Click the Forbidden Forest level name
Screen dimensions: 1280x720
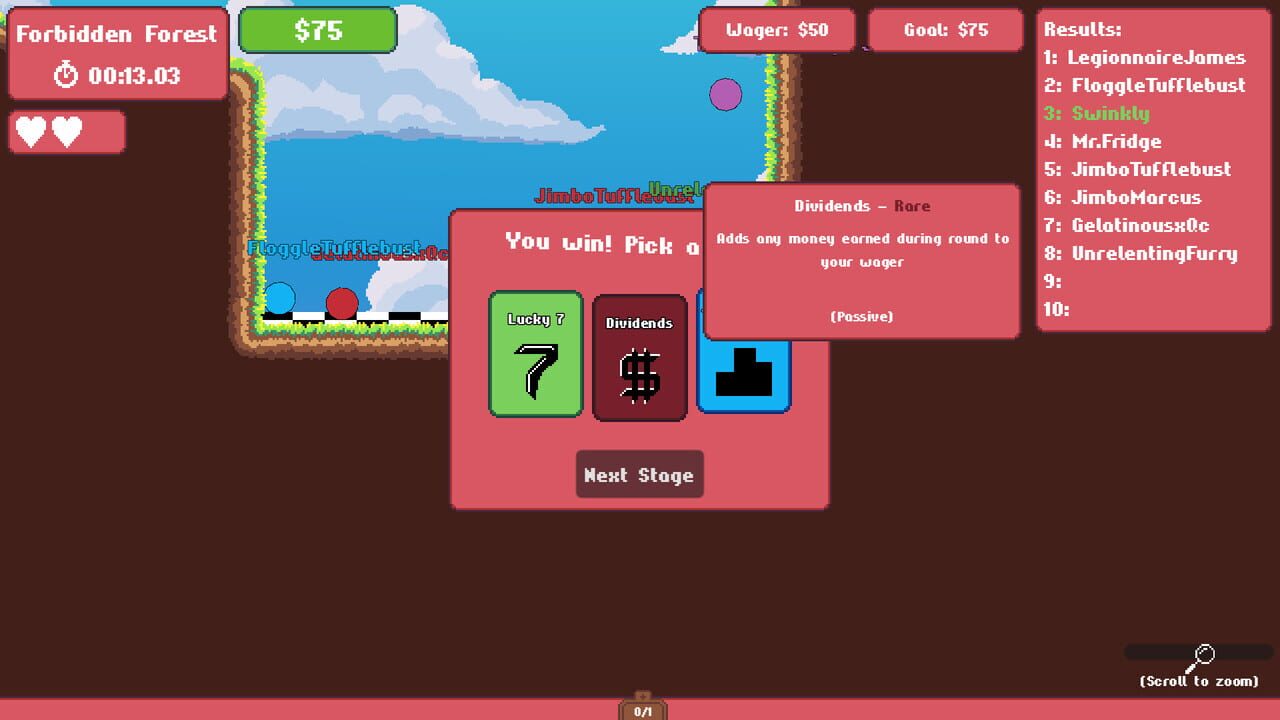tap(117, 33)
